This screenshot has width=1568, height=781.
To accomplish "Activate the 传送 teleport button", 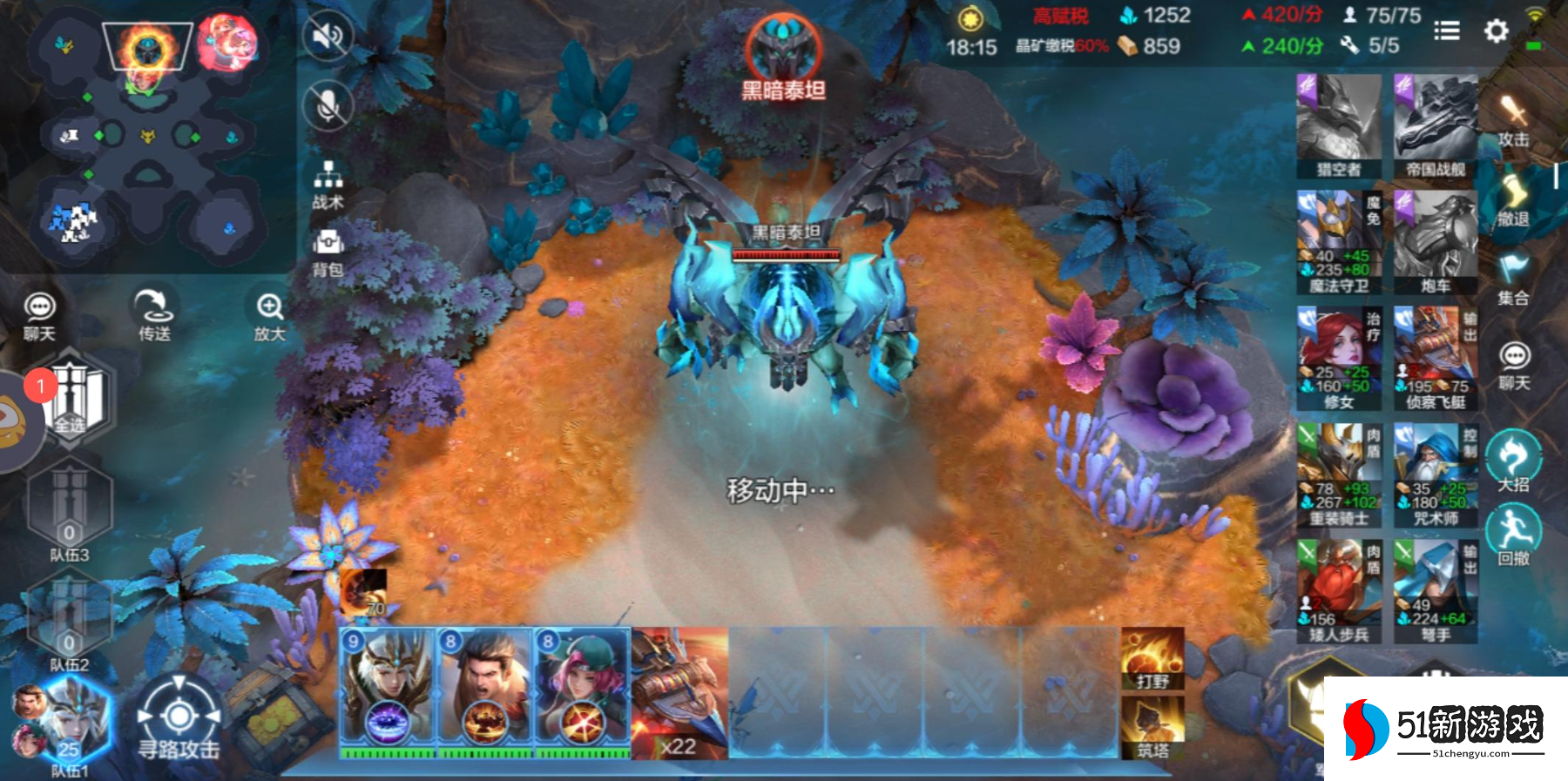I will pos(154,313).
